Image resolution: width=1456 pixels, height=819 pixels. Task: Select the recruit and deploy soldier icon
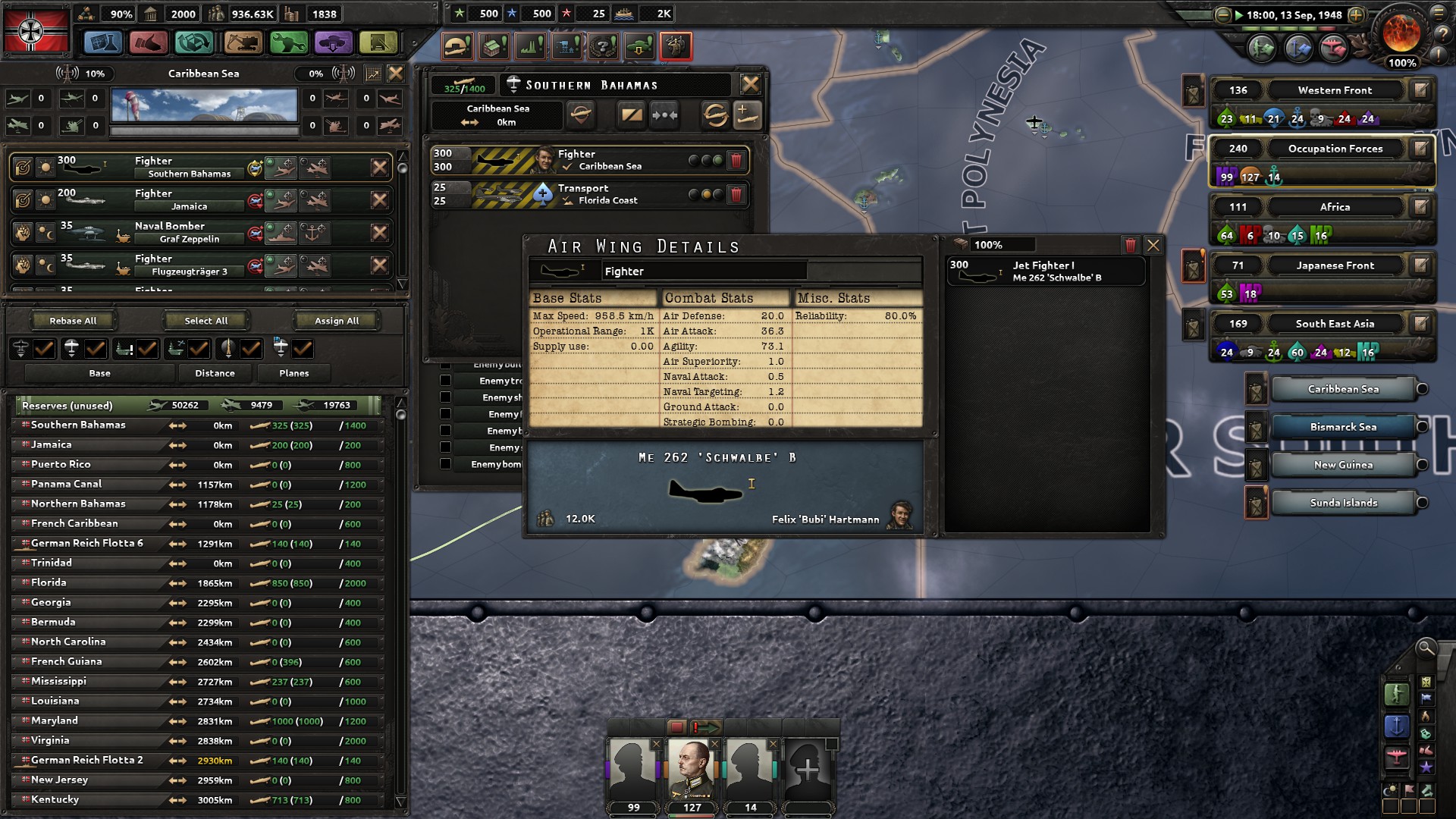[x=675, y=46]
